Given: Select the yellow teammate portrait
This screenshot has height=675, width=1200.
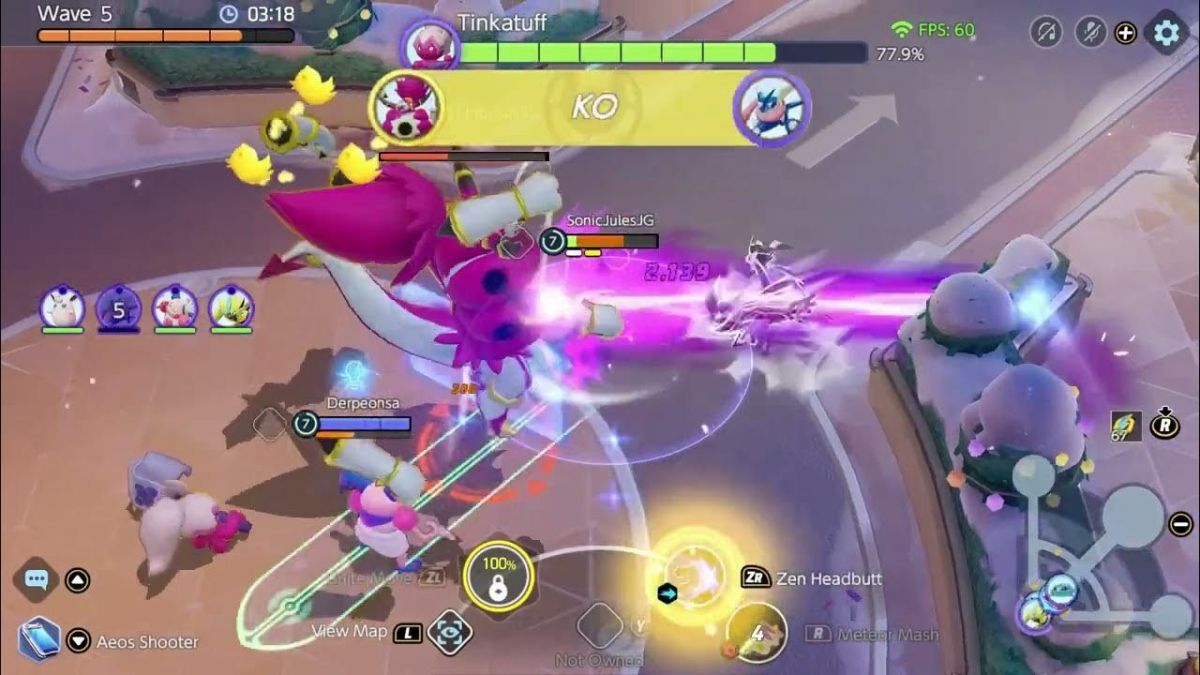Looking at the screenshot, I should [231, 308].
